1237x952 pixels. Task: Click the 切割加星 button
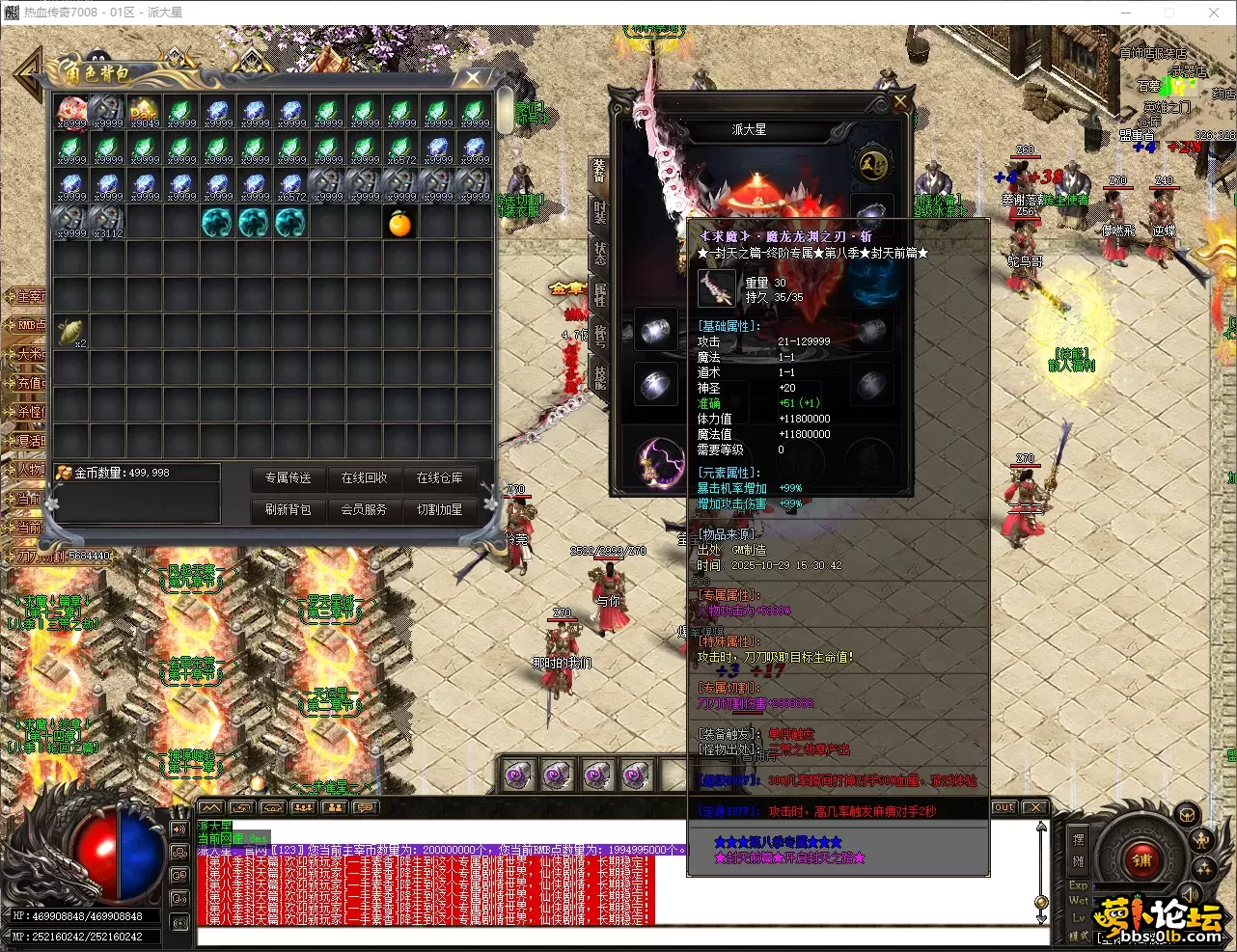(x=439, y=509)
